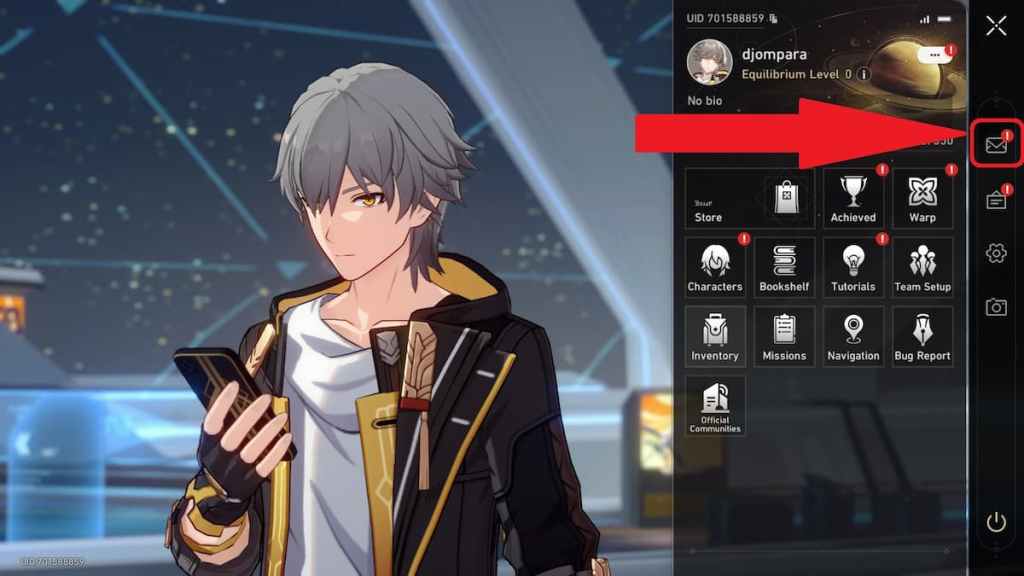The width and height of the screenshot is (1024, 576).
Task: Open the Tutorials lightbulb tile
Action: pyautogui.click(x=853, y=268)
